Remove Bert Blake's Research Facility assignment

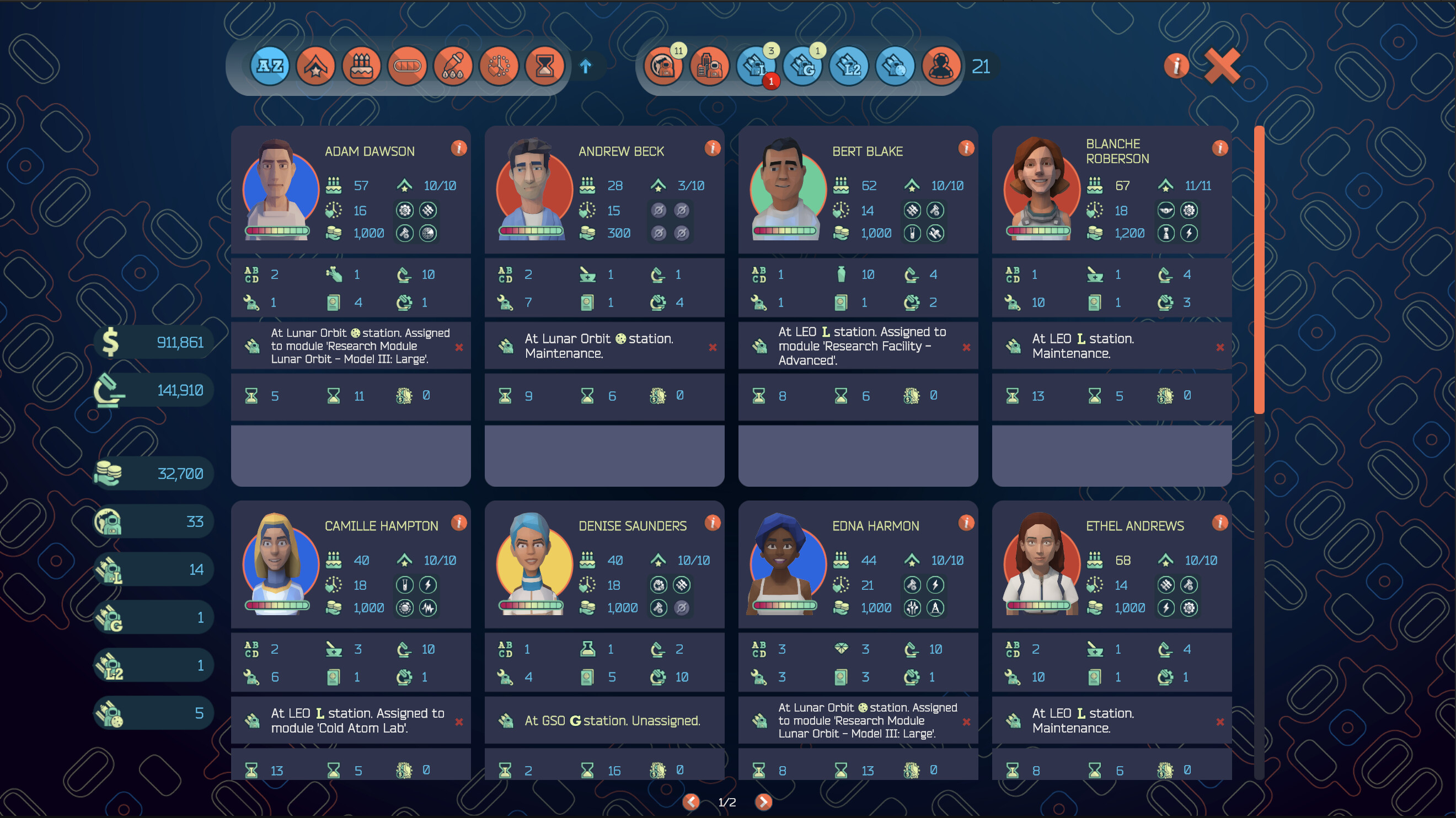(966, 347)
